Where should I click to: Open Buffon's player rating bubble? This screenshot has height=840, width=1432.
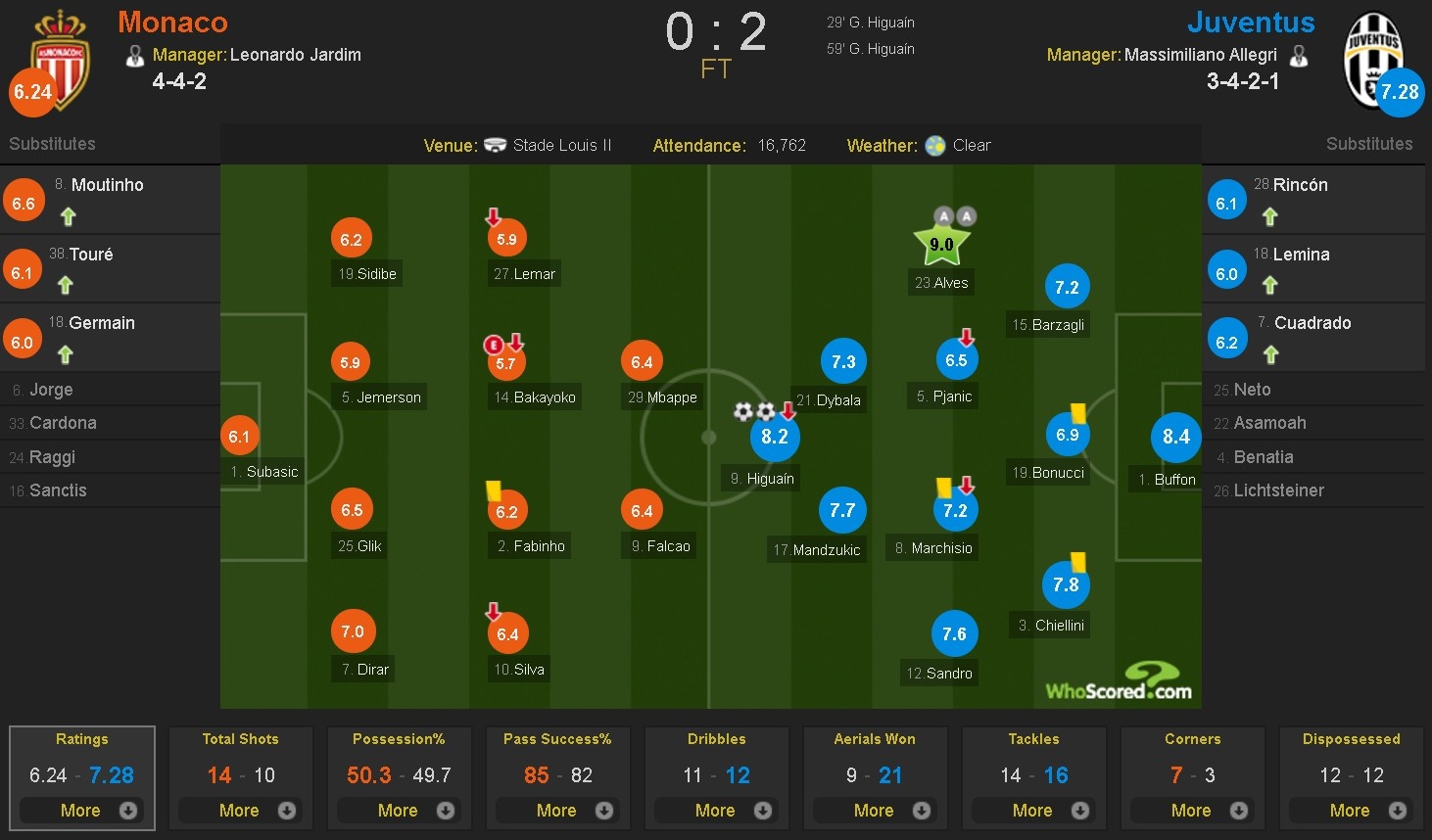pyautogui.click(x=1175, y=437)
